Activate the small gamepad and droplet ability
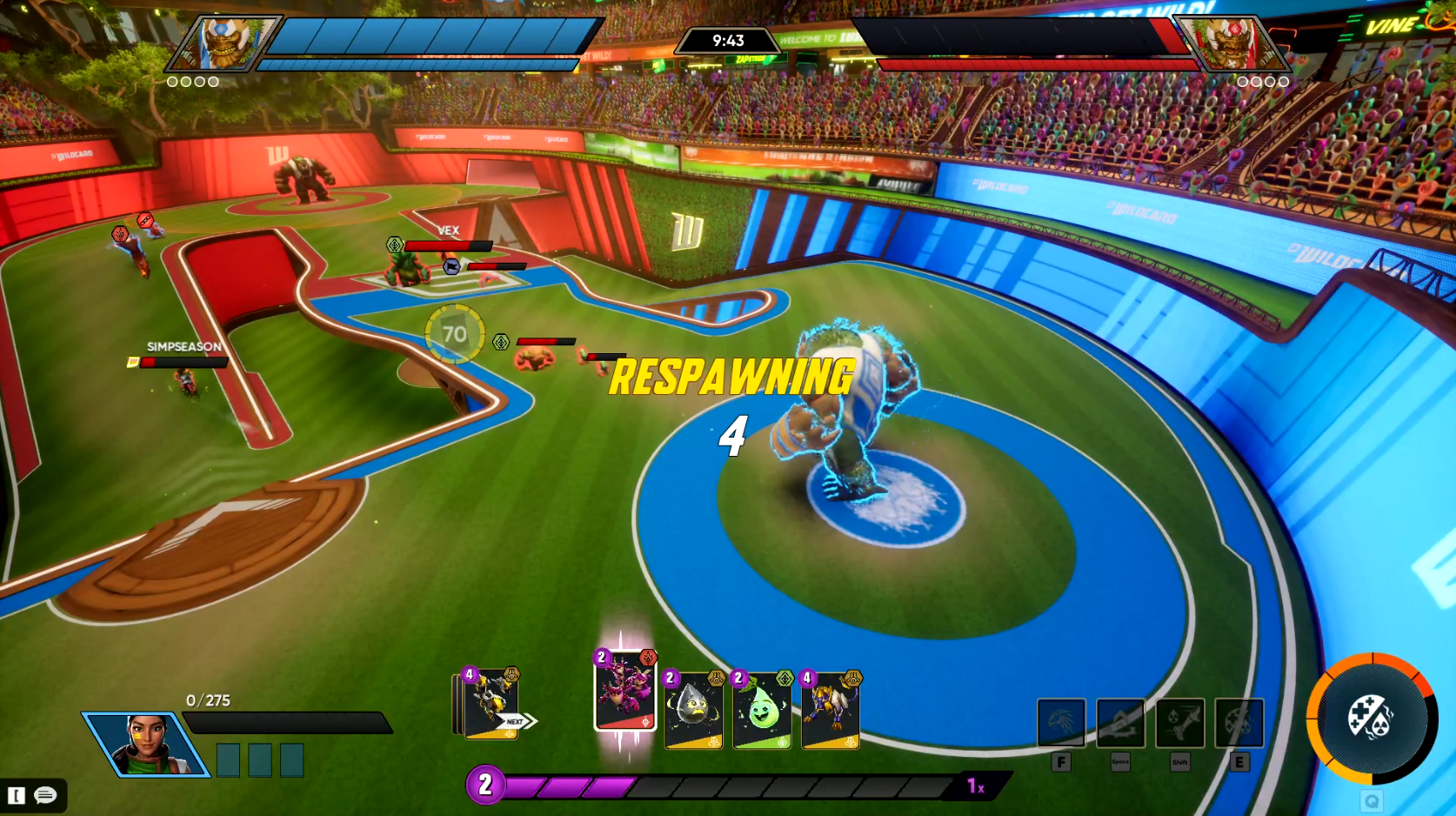 click(1239, 722)
